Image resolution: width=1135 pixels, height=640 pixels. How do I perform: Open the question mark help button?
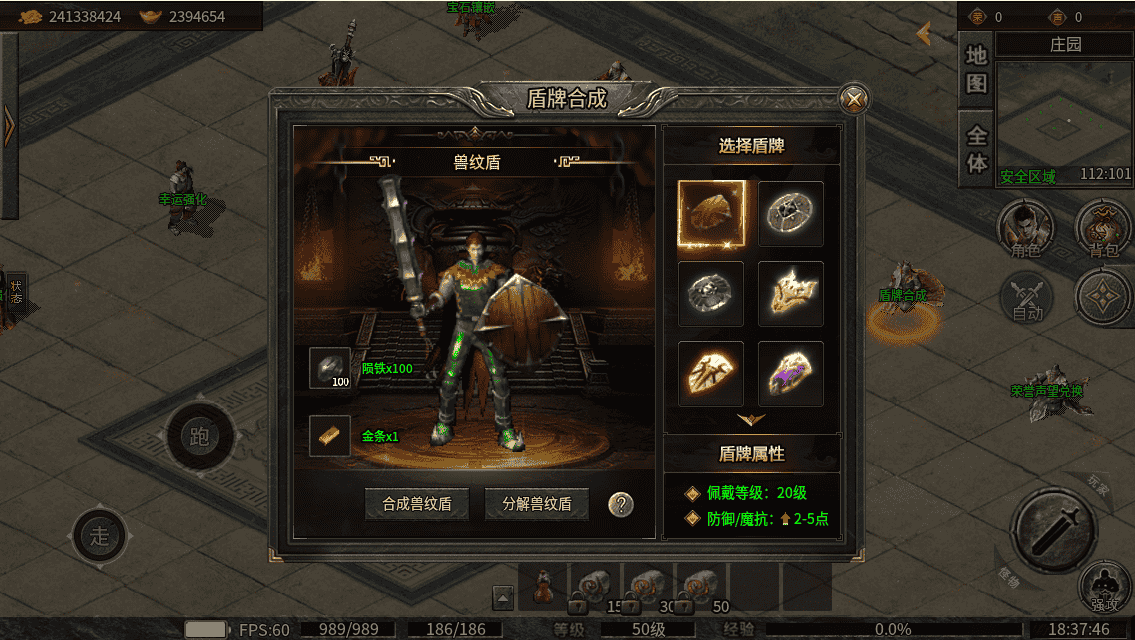[621, 504]
